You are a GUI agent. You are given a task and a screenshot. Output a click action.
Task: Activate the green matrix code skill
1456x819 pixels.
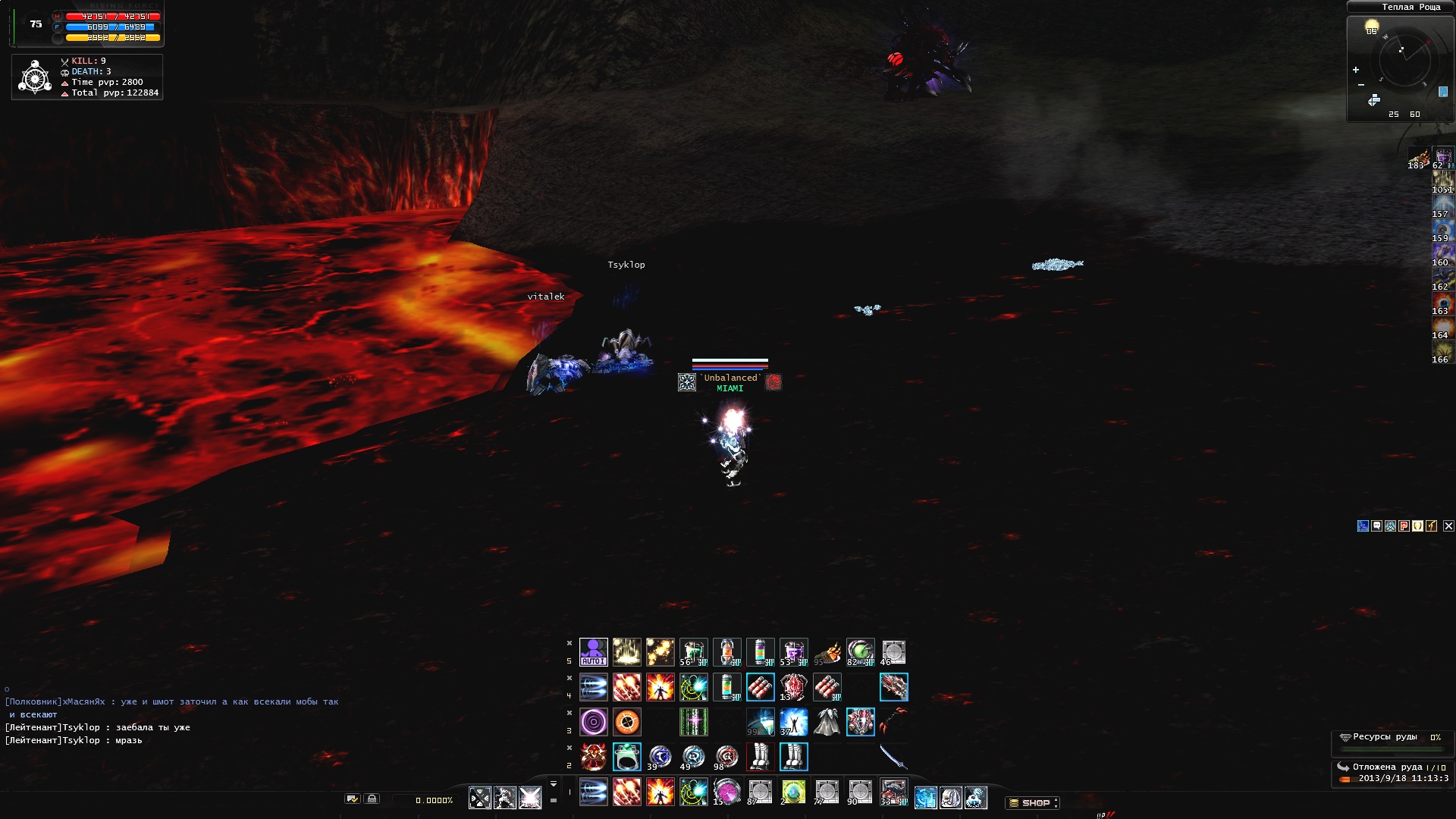click(x=693, y=722)
